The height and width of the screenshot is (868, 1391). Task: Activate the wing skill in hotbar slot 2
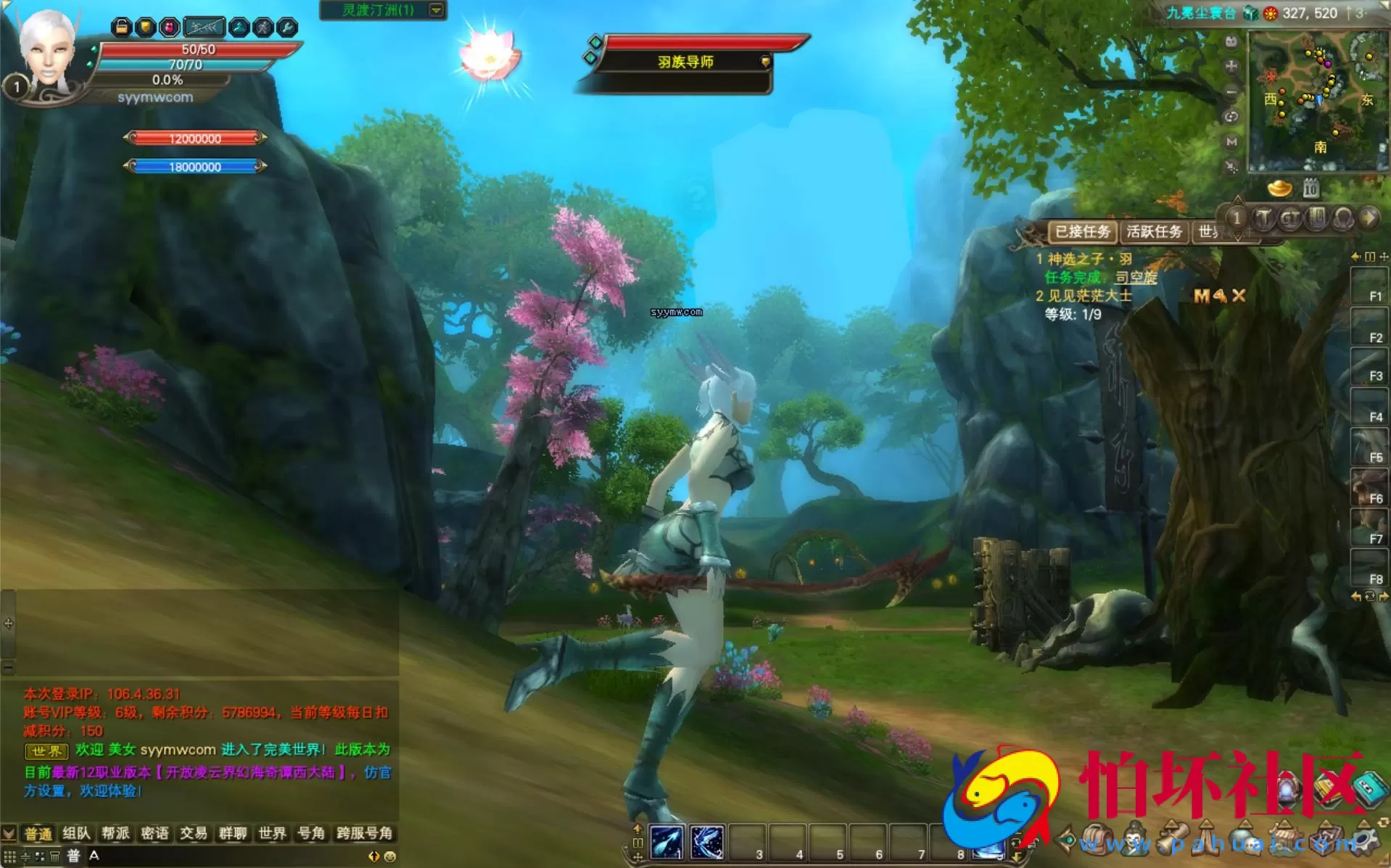pyautogui.click(x=706, y=842)
